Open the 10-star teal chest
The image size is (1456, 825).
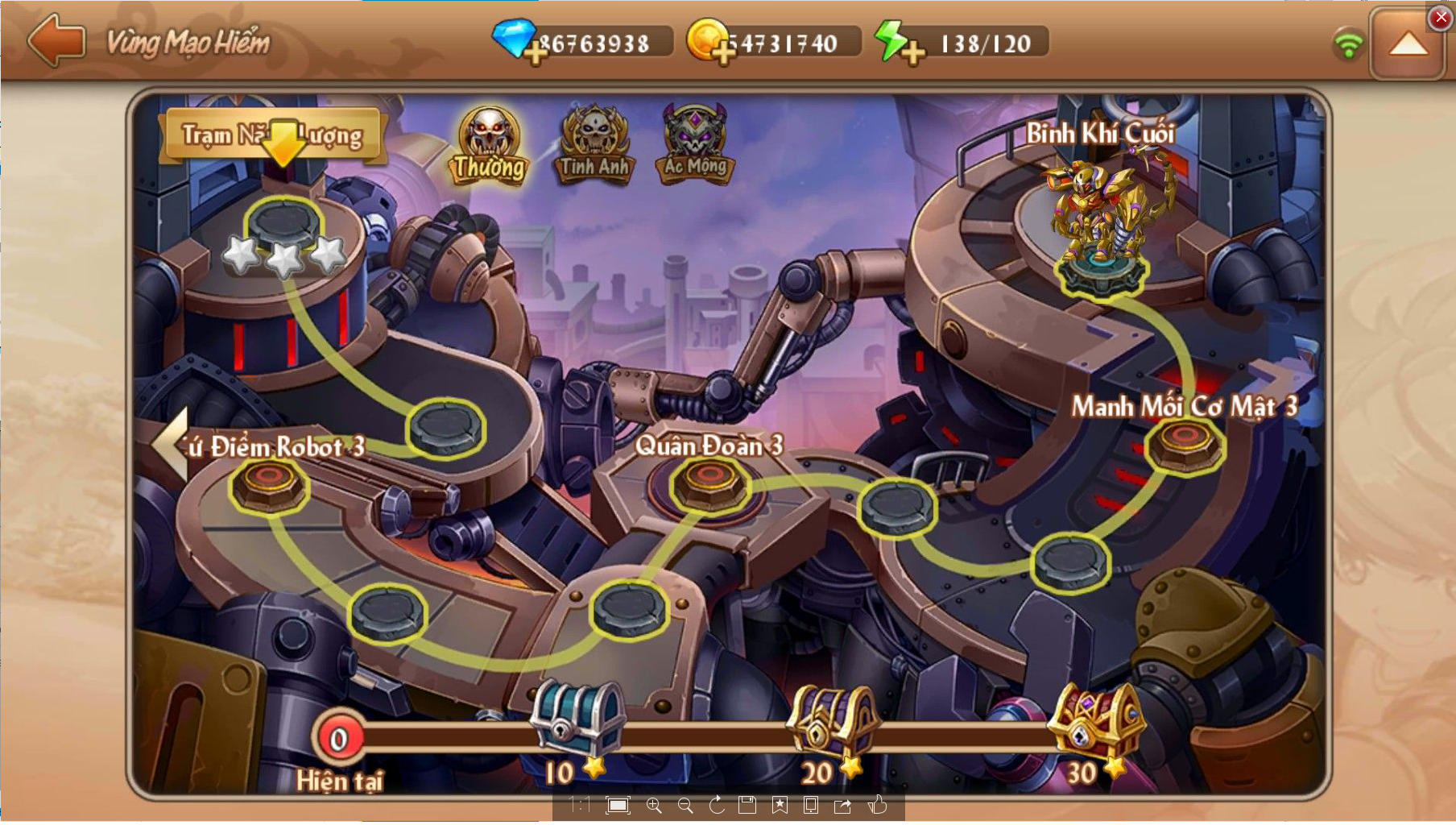point(577,718)
